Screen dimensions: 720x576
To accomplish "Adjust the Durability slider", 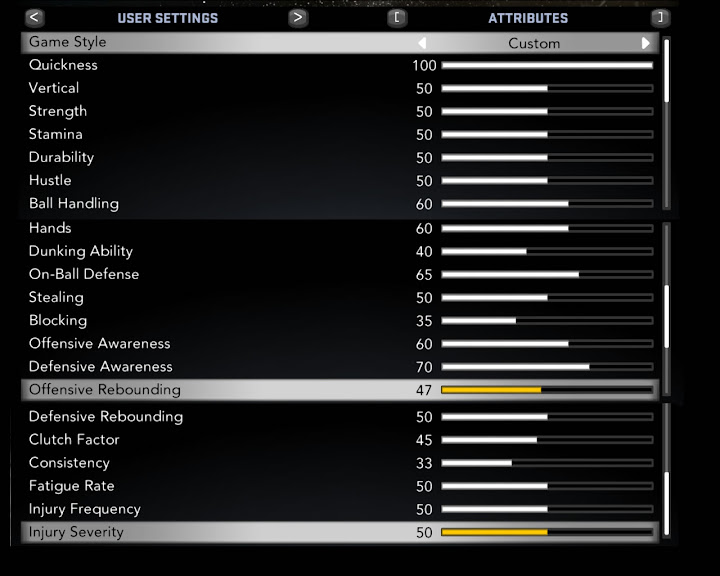I will [547, 158].
